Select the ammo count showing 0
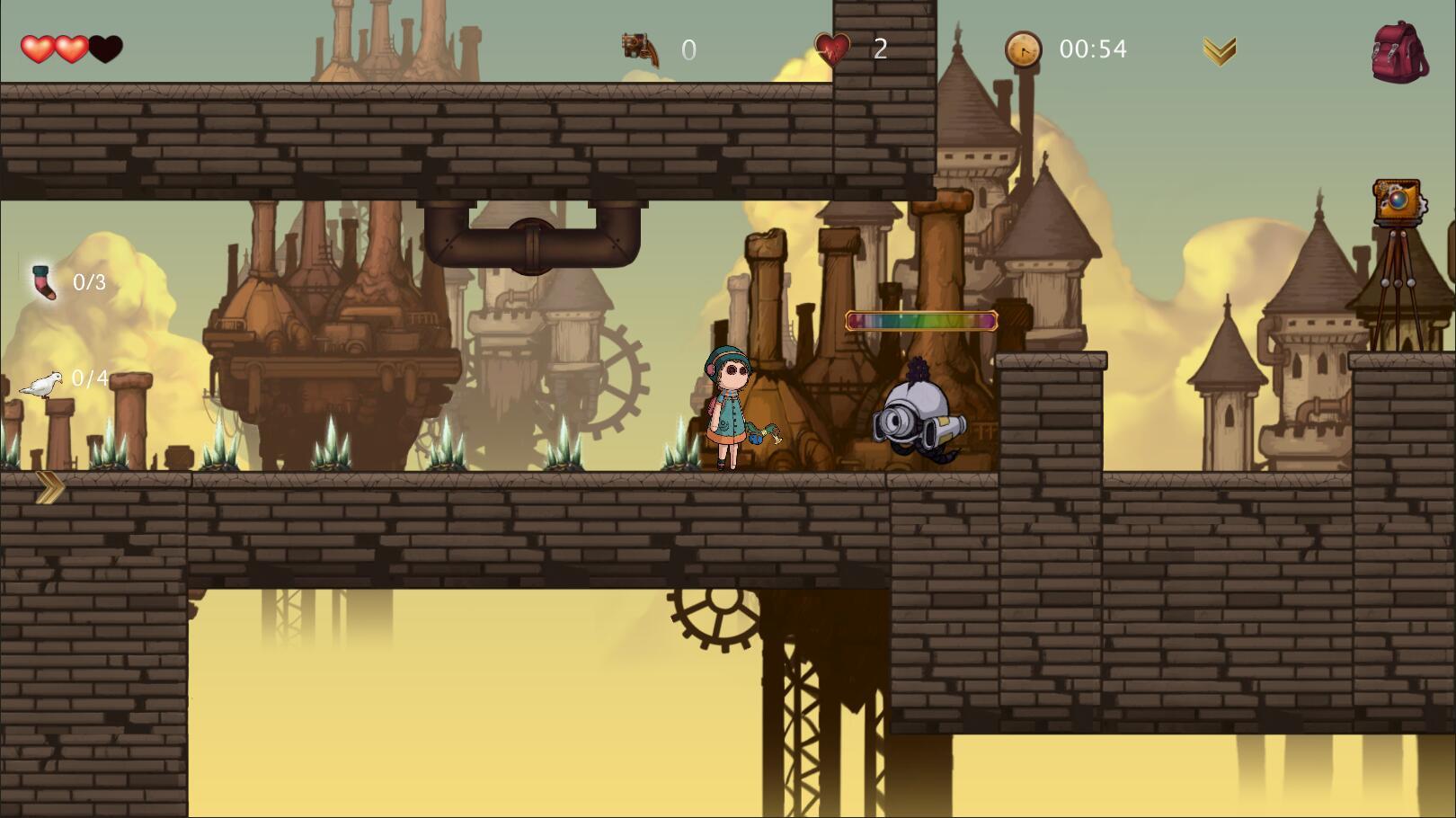The width and height of the screenshot is (1456, 818). coord(688,50)
